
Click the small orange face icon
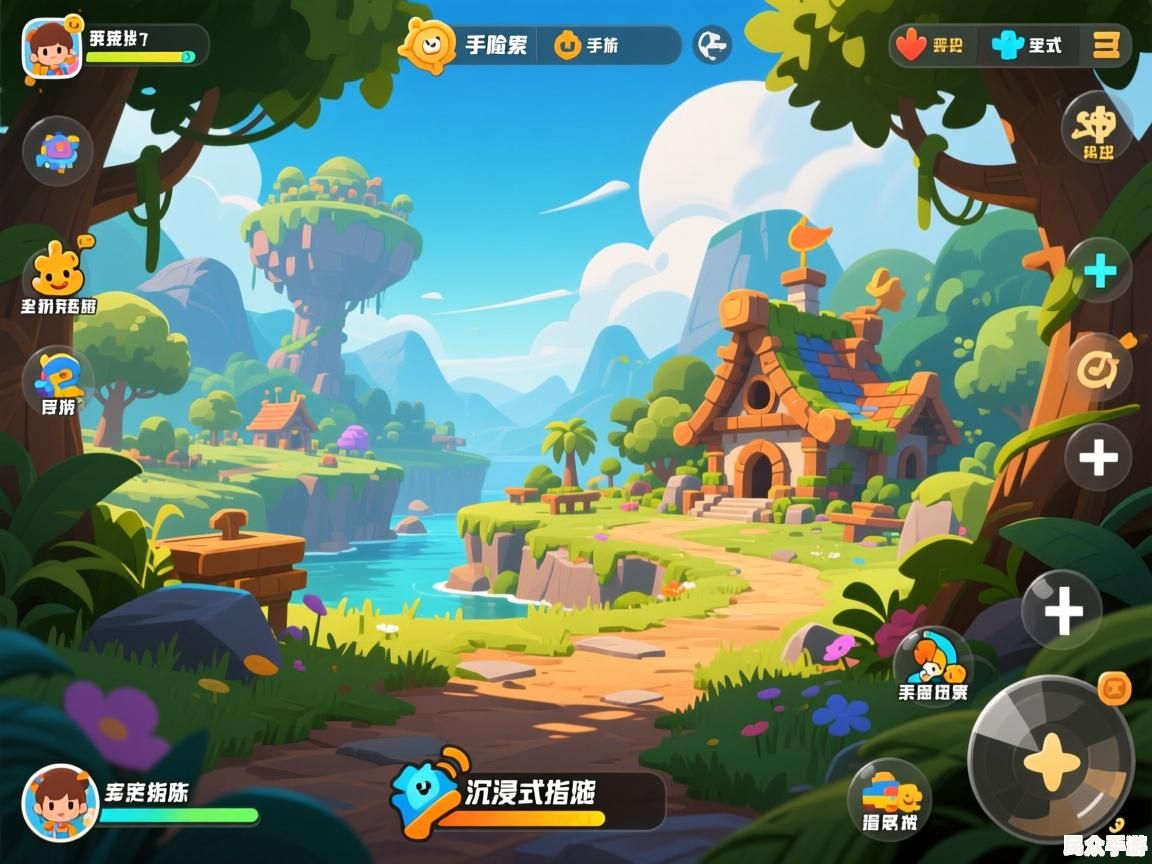tap(1113, 689)
